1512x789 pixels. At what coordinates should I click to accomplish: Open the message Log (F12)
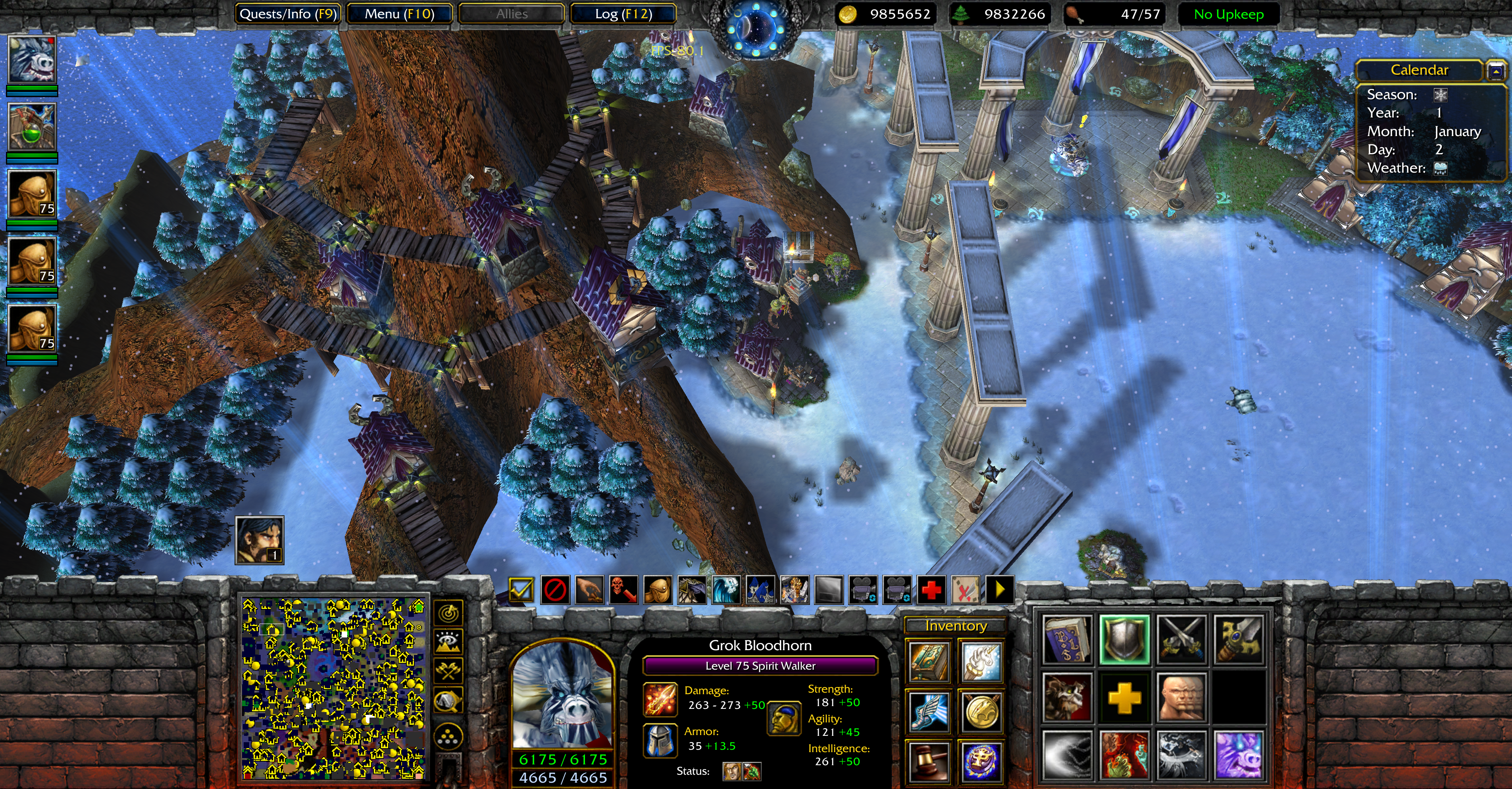point(623,14)
